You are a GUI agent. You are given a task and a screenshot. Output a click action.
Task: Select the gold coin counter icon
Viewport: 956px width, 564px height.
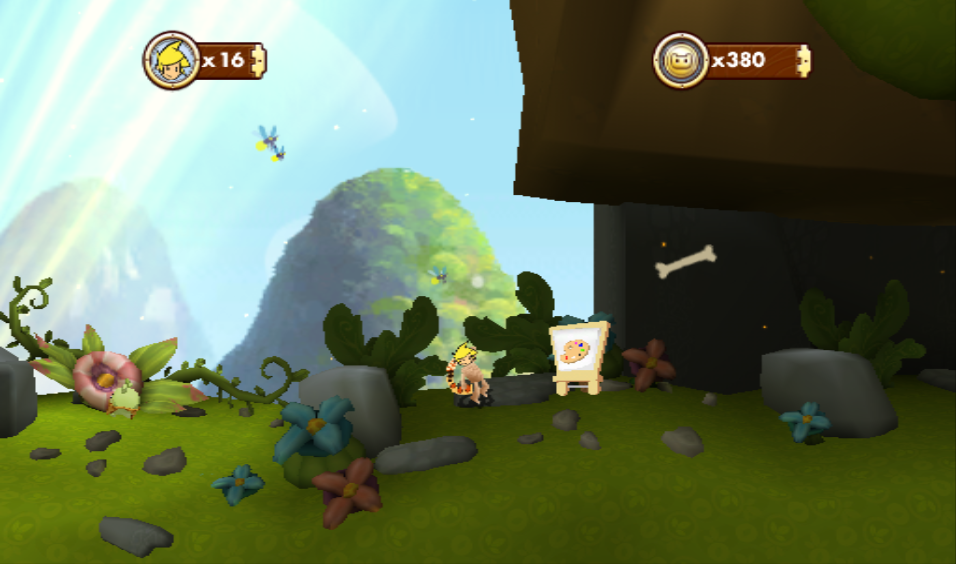681,60
